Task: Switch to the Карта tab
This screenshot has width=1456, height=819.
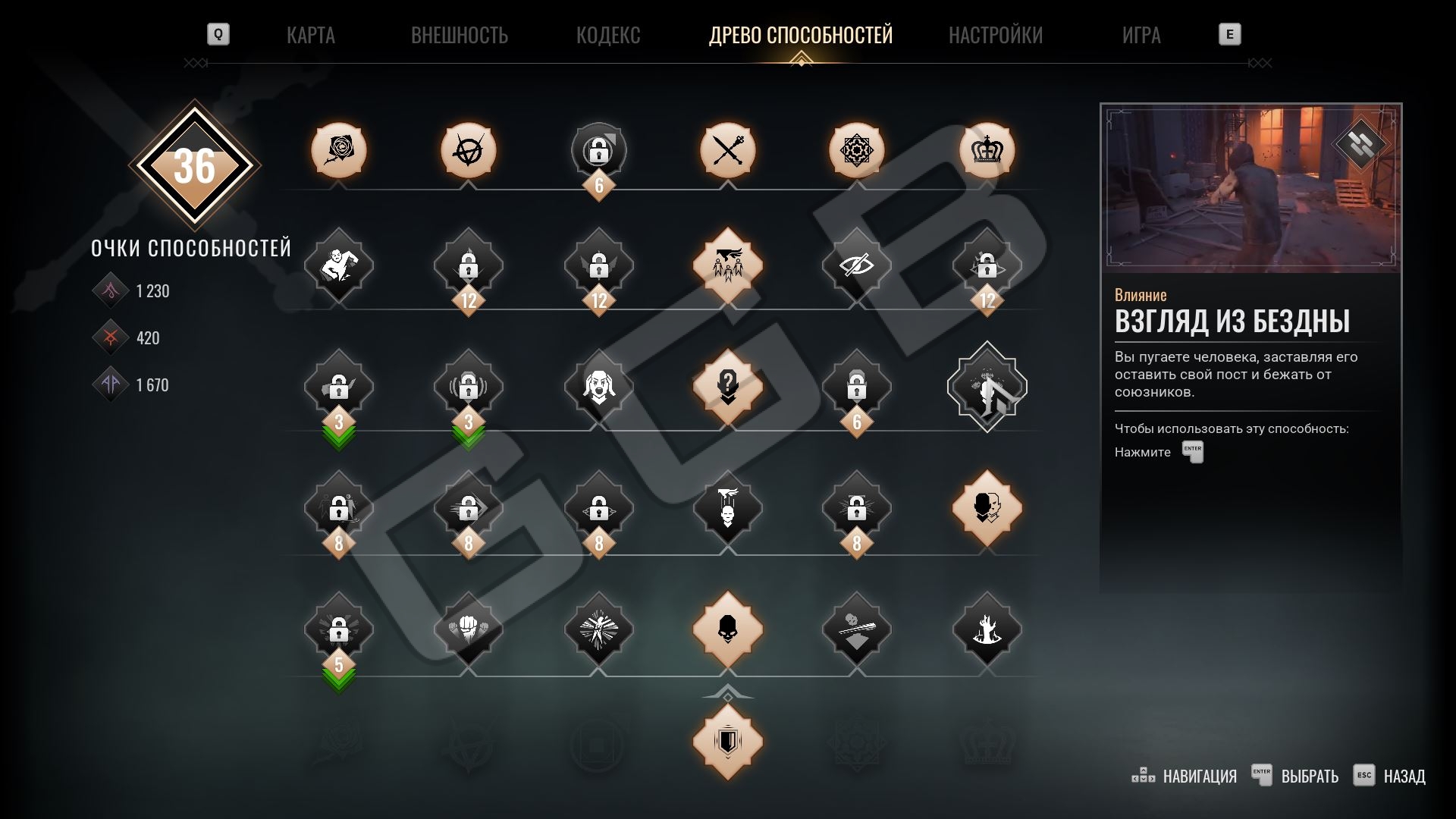Action: point(310,35)
